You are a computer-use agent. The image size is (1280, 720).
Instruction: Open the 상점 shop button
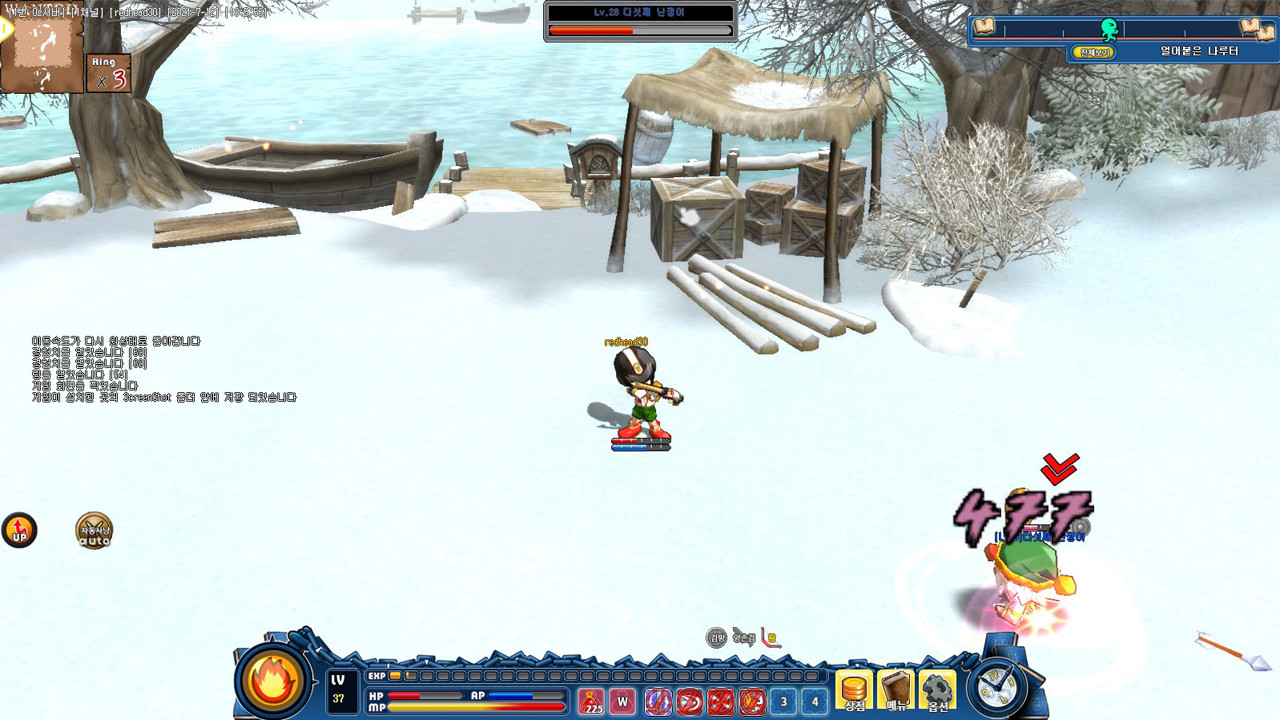854,689
